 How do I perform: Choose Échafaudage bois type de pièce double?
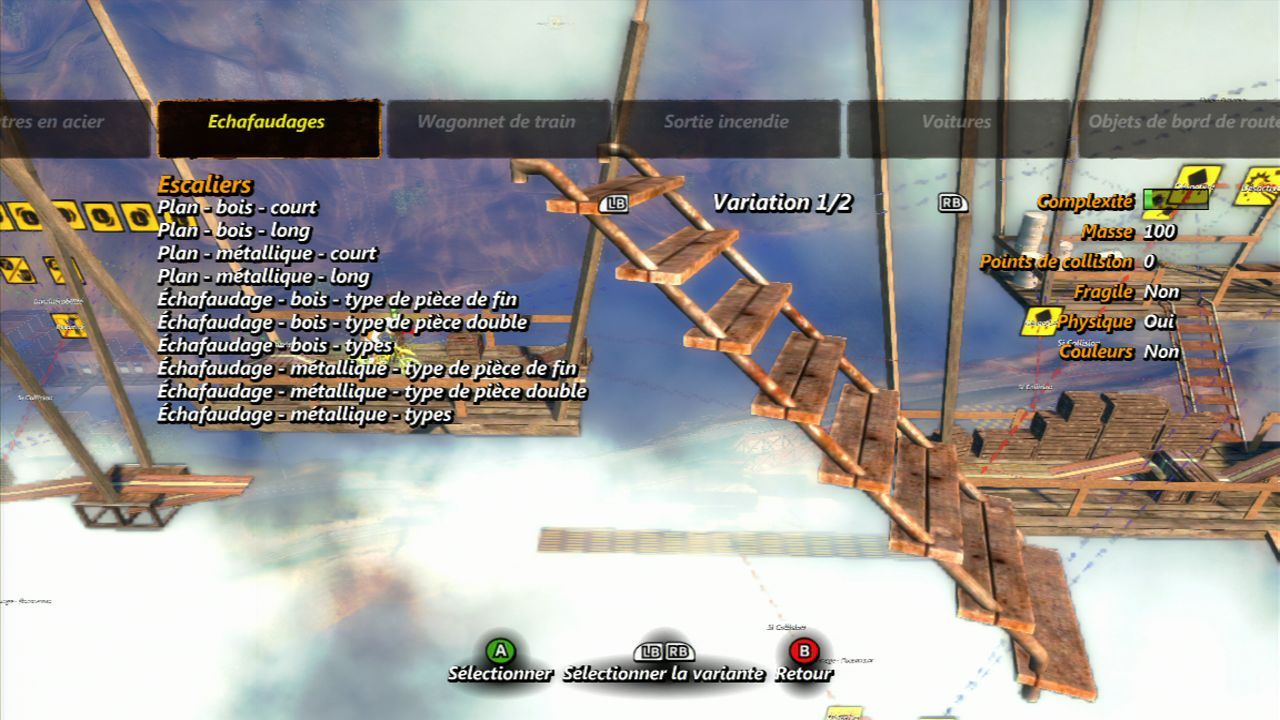[x=342, y=323]
